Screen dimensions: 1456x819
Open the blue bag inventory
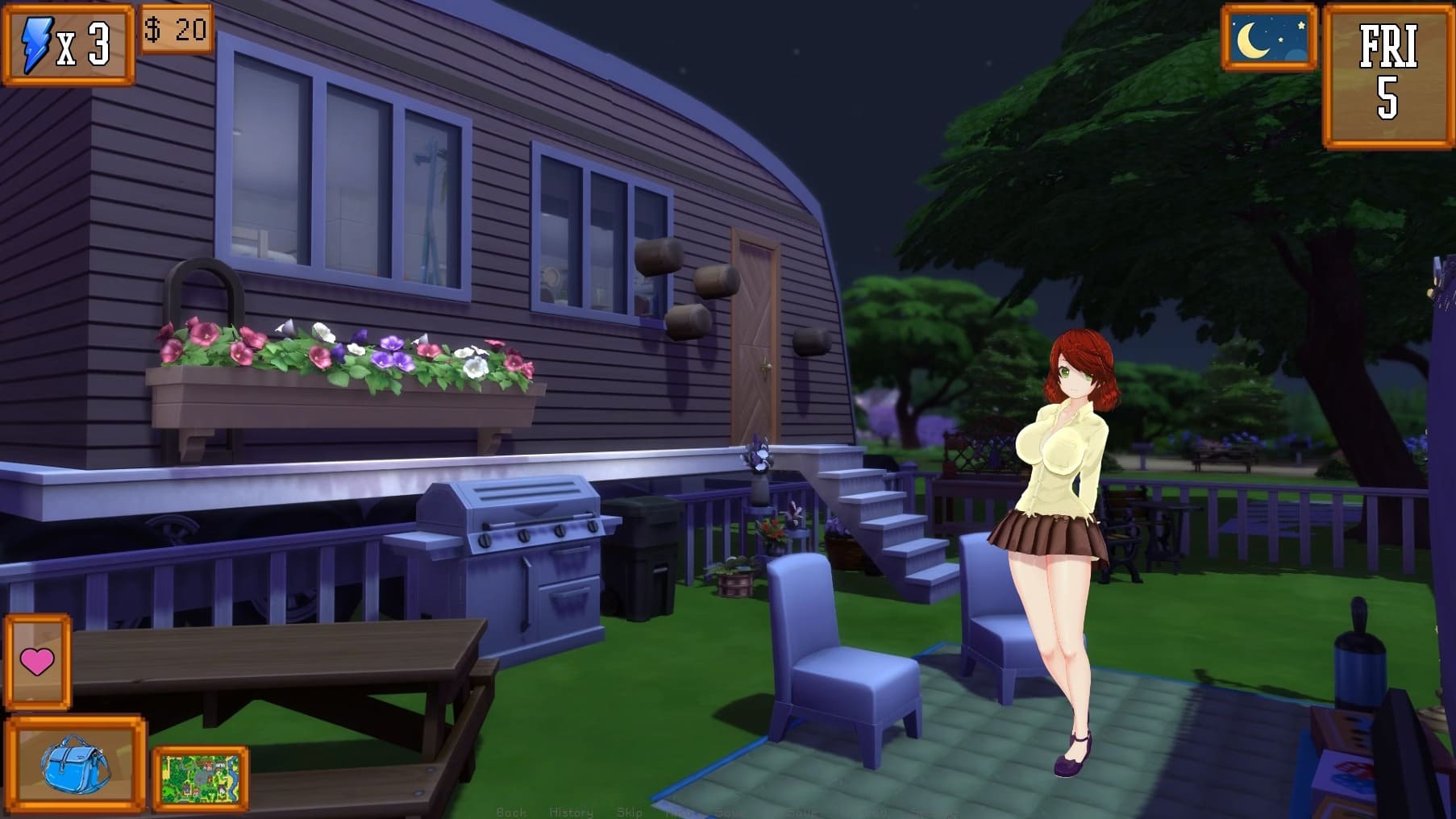[x=74, y=763]
